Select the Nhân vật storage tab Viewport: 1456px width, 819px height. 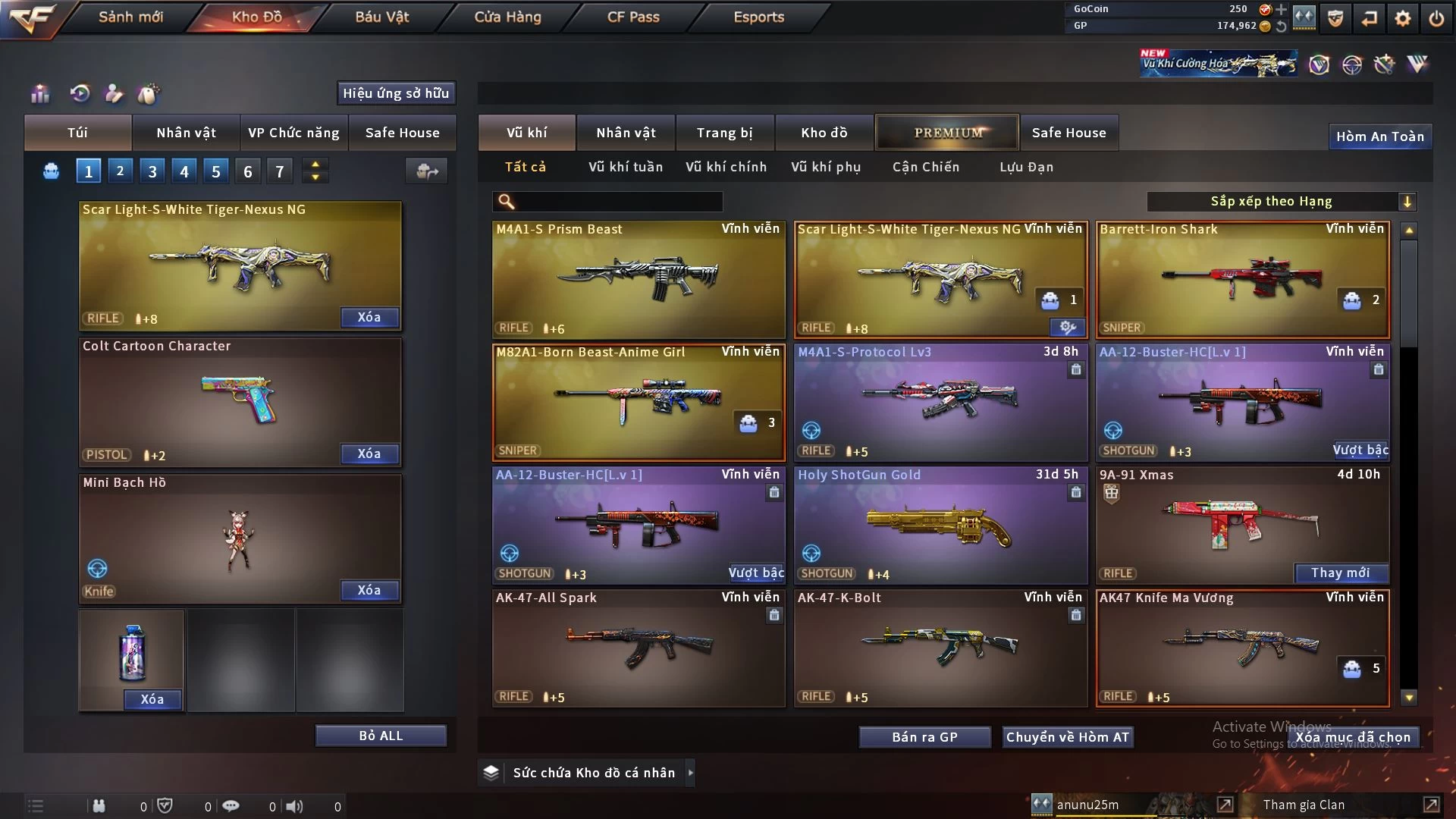(626, 133)
